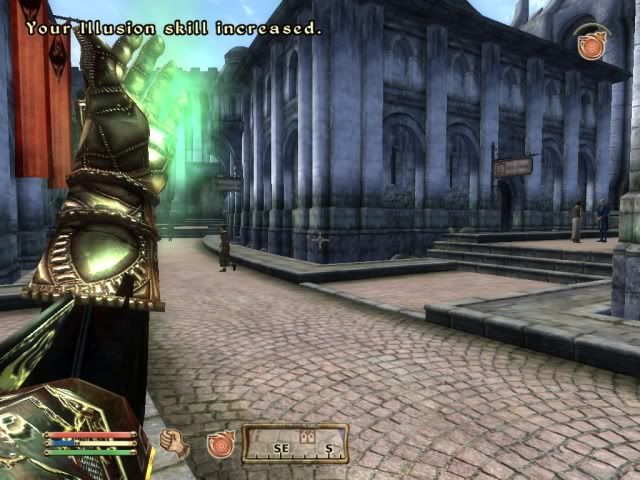The height and width of the screenshot is (480, 640).
Task: Click the map marker icon on the compass
Action: [307, 437]
